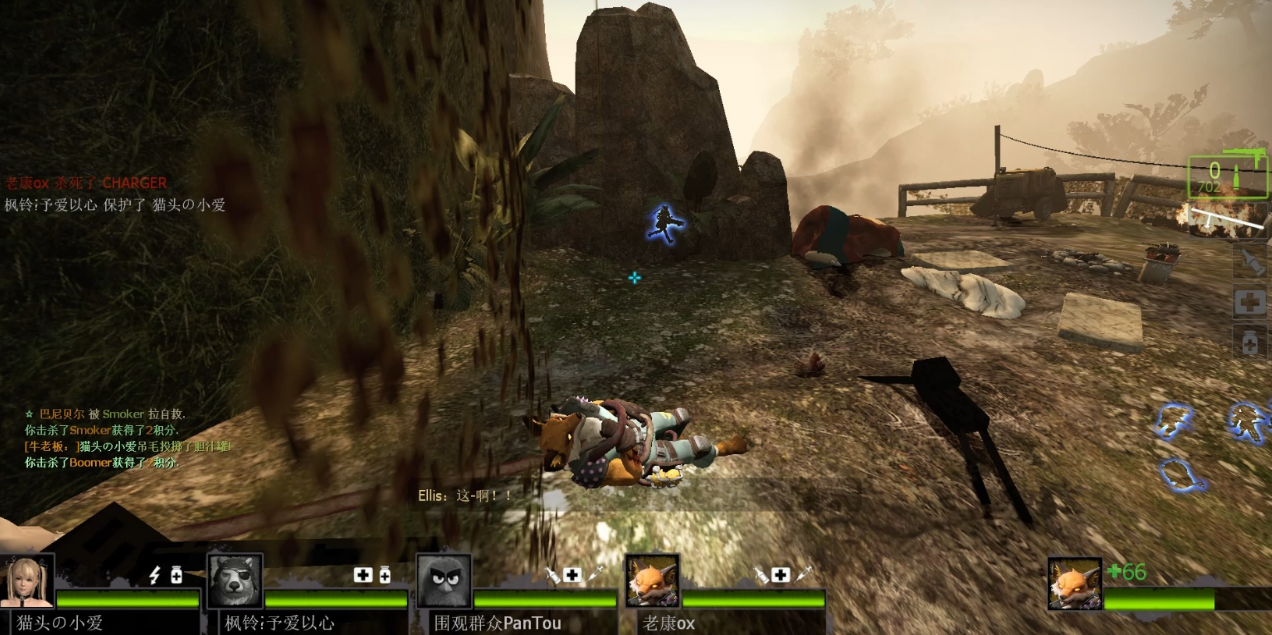Image resolution: width=1272 pixels, height=635 pixels.
Task: Click the fox portrait beside 老康ox
Action: [652, 581]
